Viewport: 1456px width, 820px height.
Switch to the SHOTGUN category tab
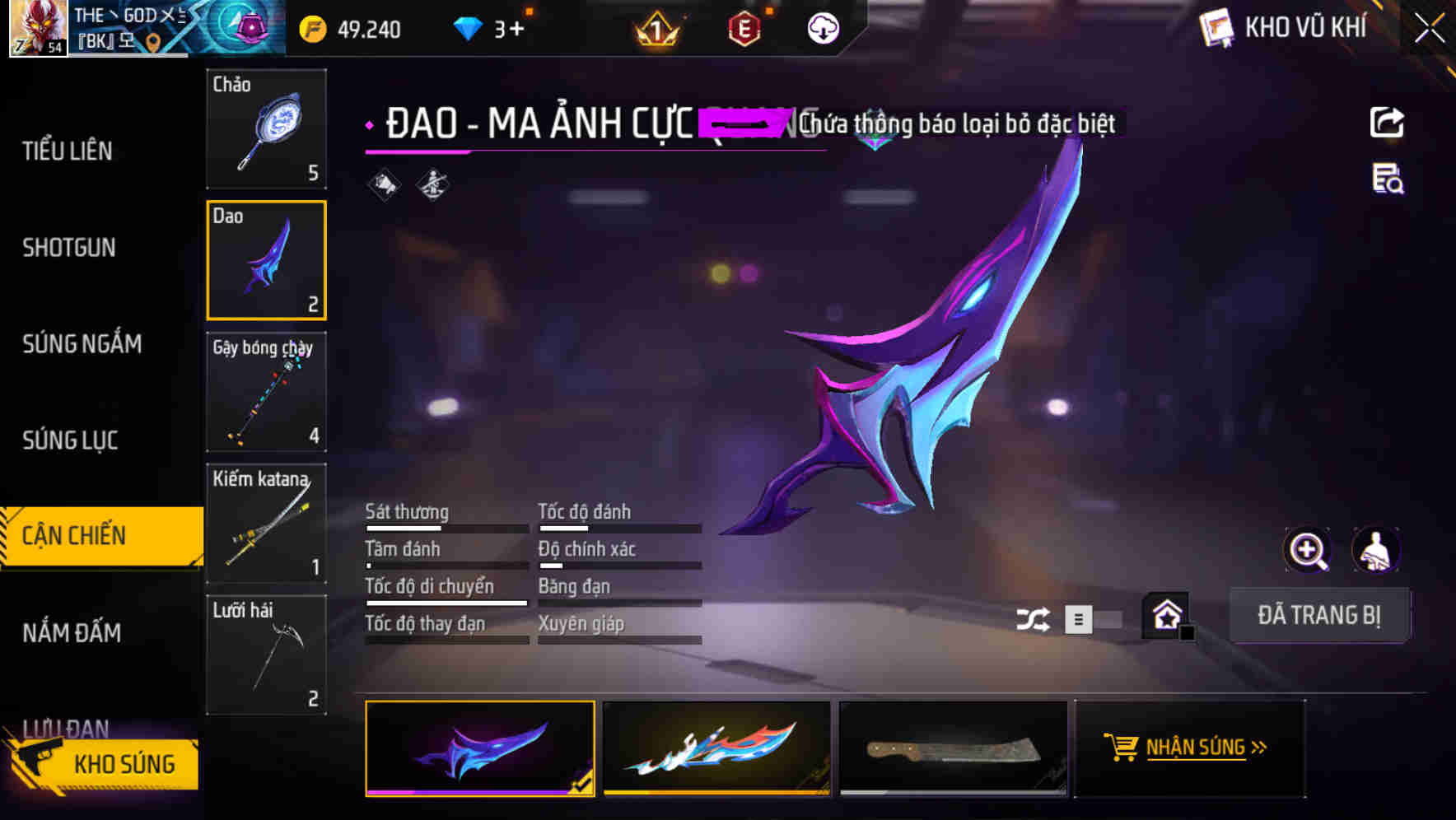[68, 248]
